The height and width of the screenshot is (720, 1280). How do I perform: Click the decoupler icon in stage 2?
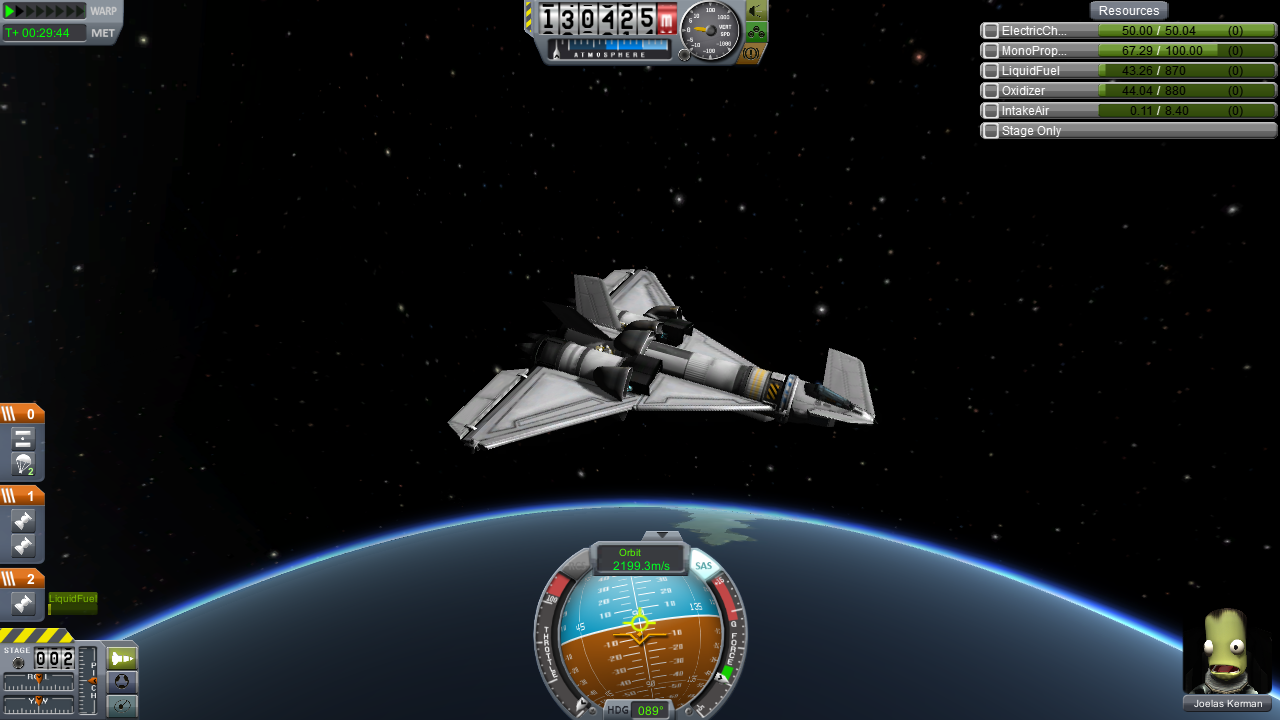click(x=22, y=602)
